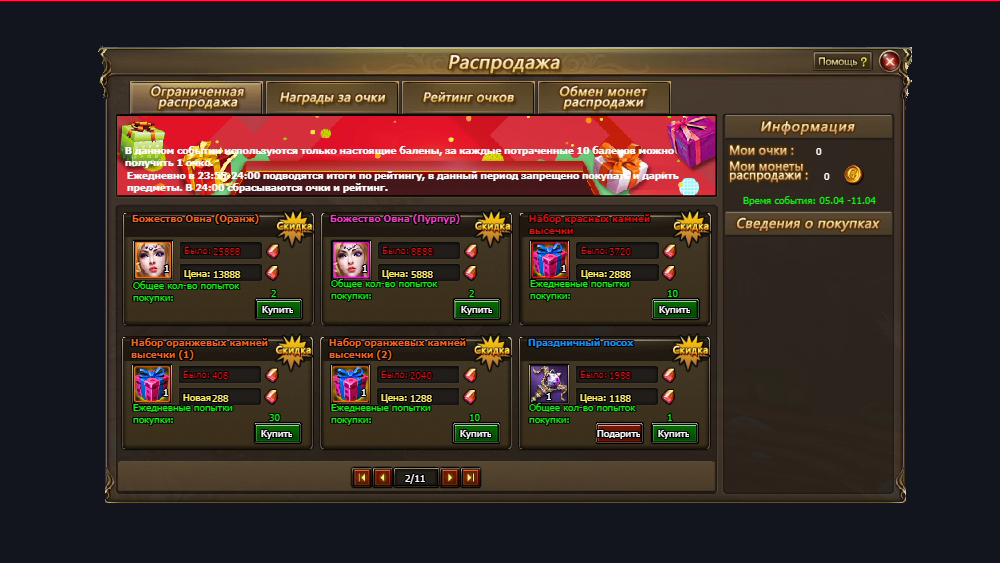The image size is (1000, 563).
Task: Open the Награды за очки tab
Action: [333, 98]
